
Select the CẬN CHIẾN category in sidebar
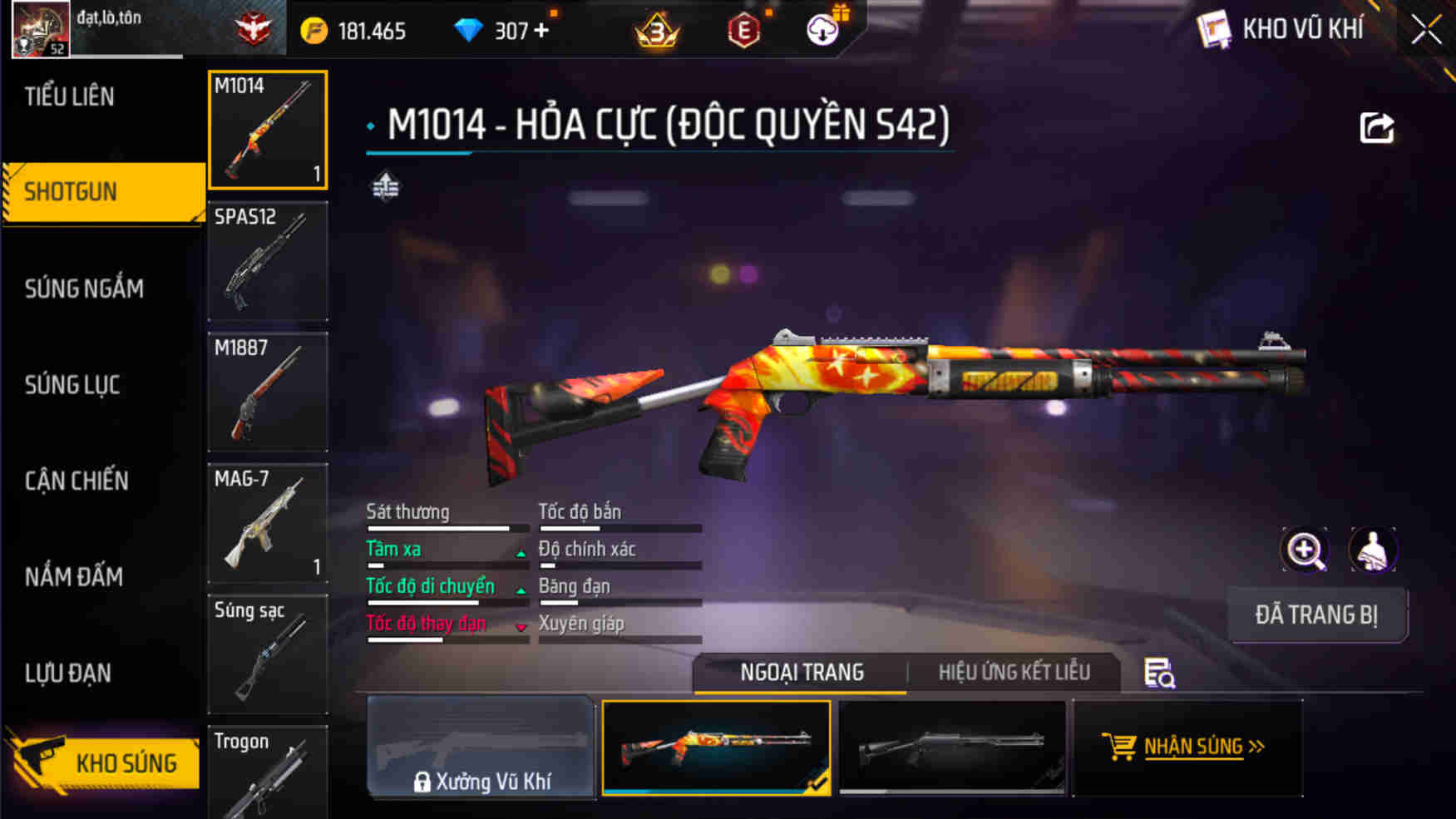[76, 481]
